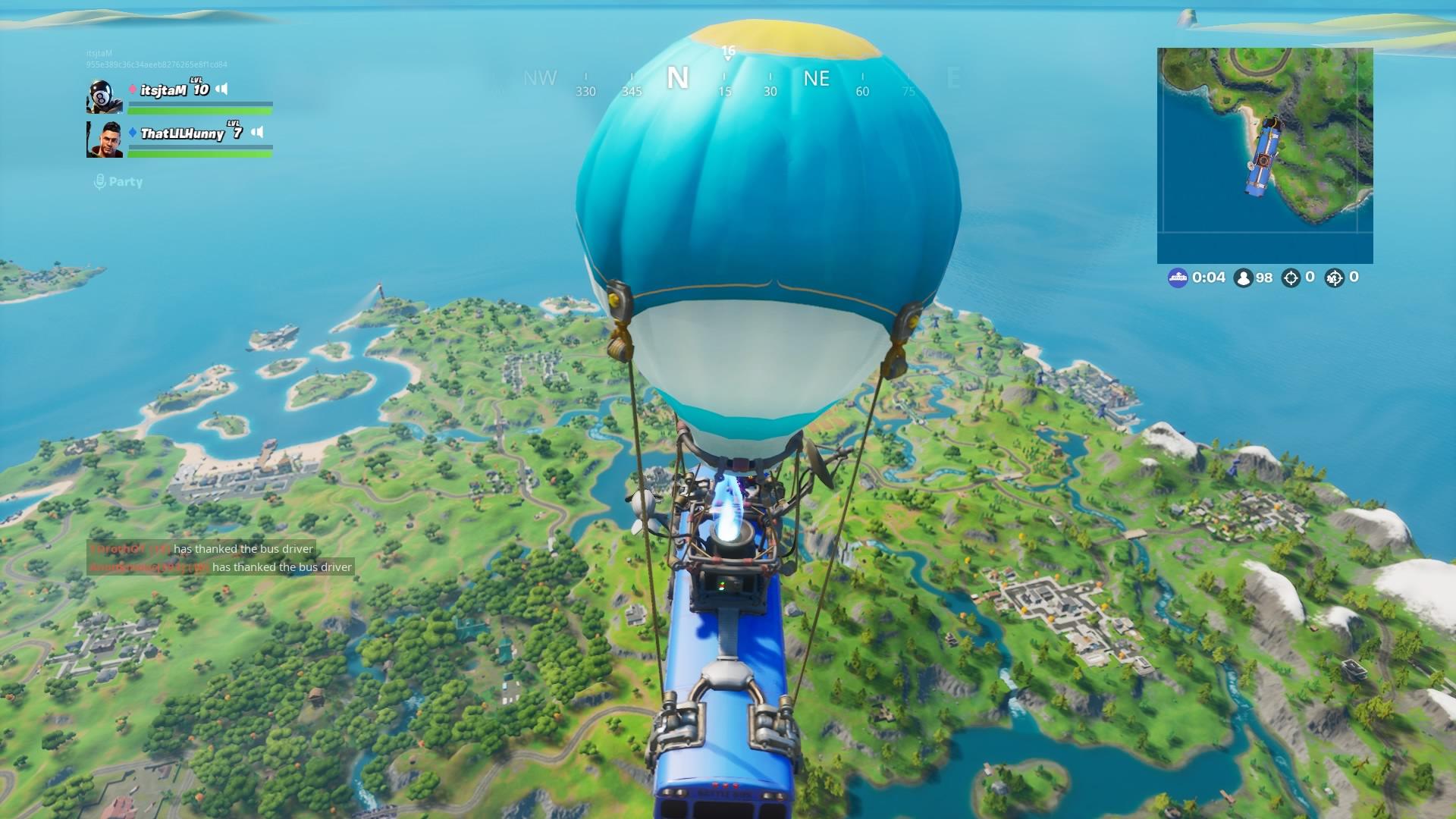Toggle the blue diamond squad marker for ThatLILHunny
This screenshot has height=819, width=1456.
(133, 132)
